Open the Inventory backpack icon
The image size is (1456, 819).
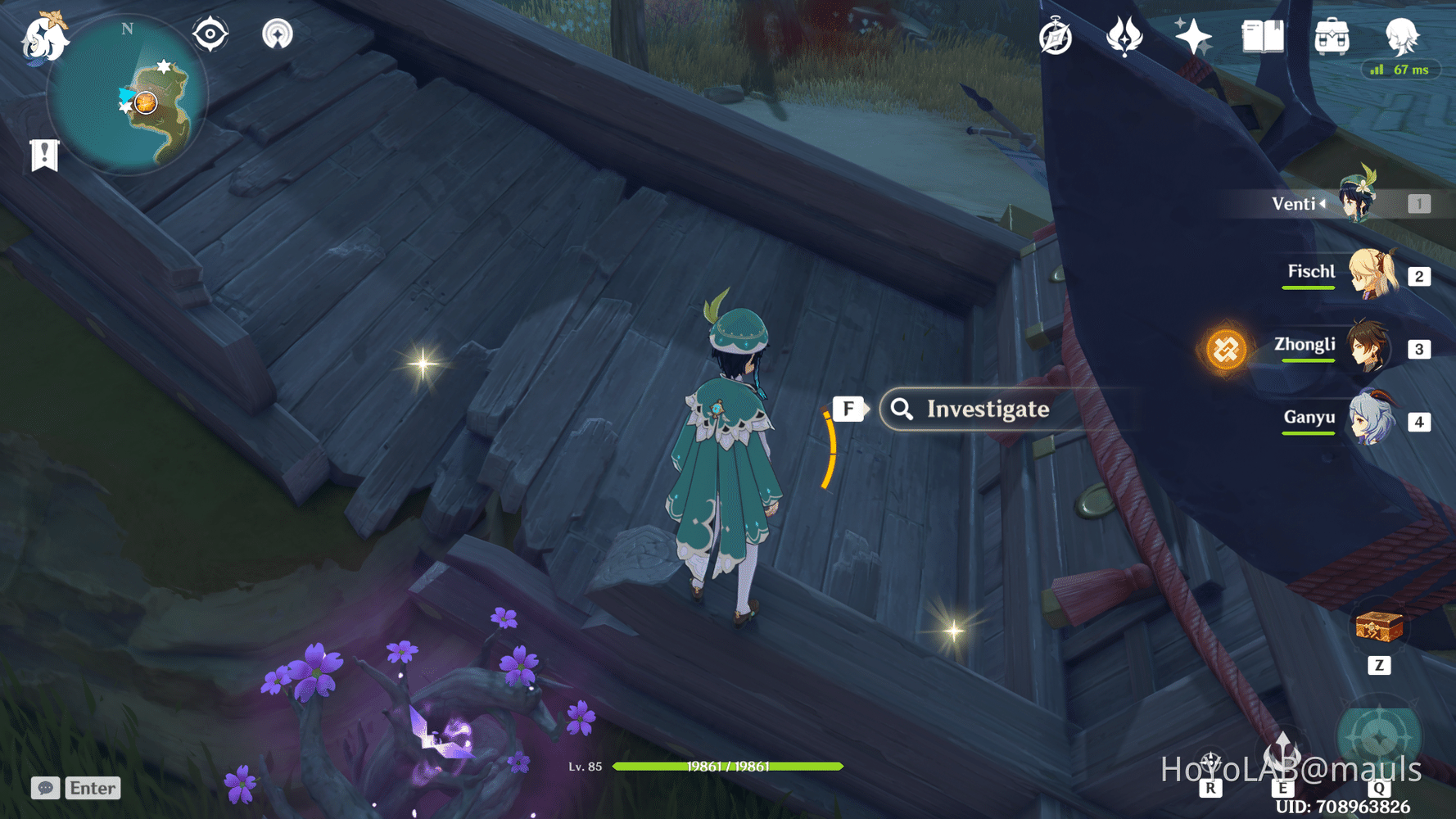1331,34
